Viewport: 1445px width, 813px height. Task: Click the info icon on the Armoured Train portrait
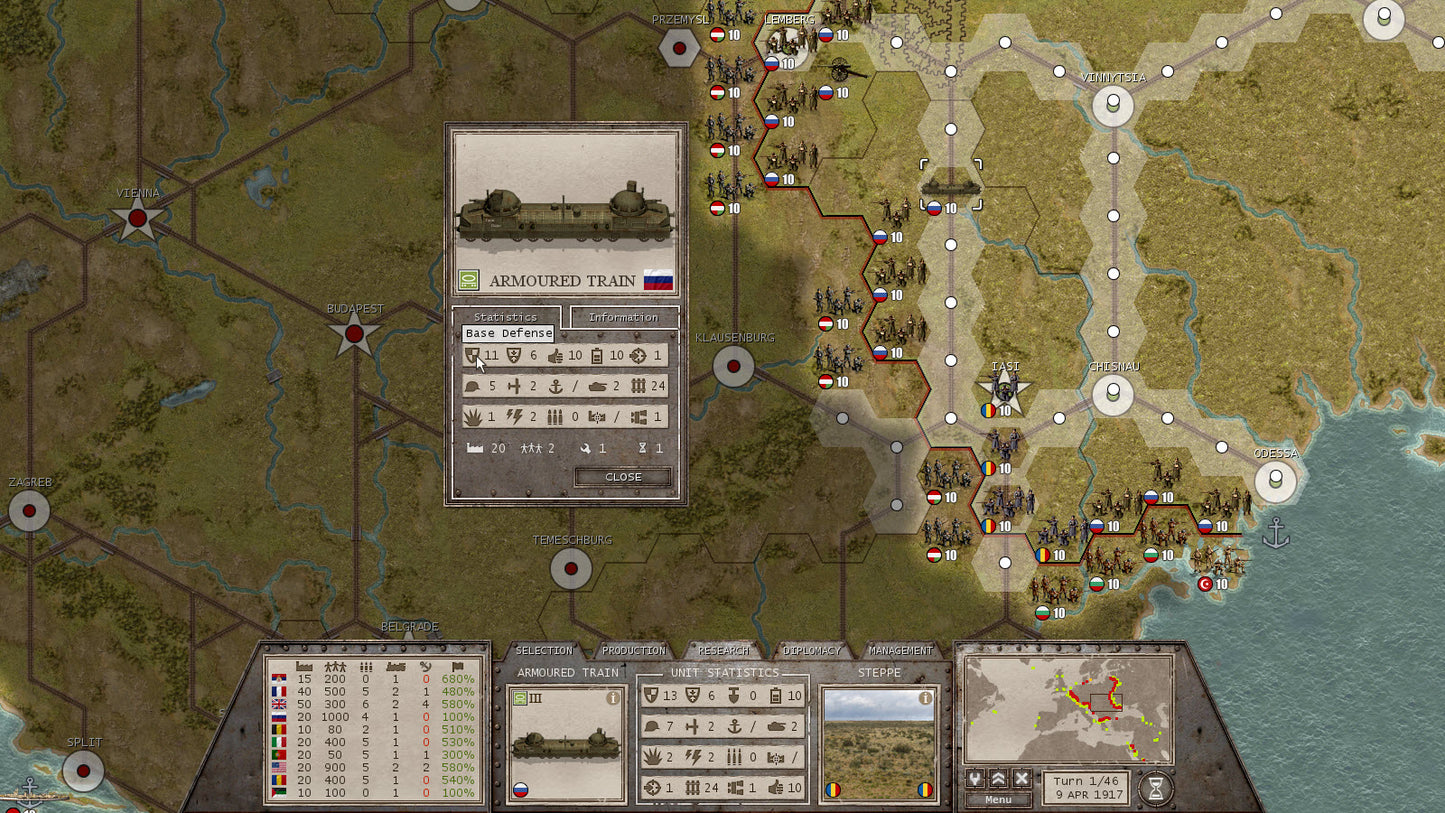613,697
